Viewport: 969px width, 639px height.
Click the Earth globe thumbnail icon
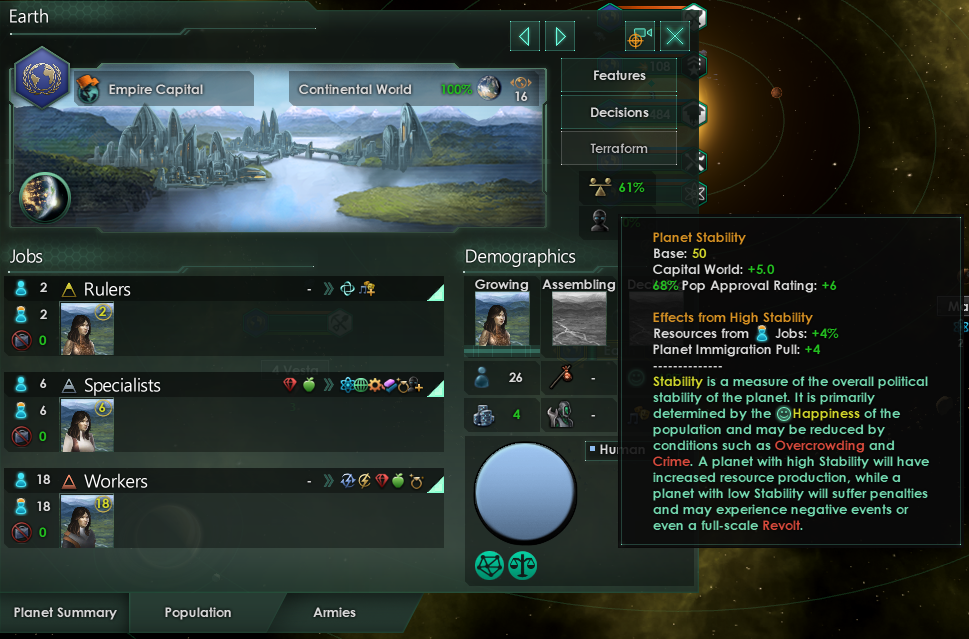point(45,197)
